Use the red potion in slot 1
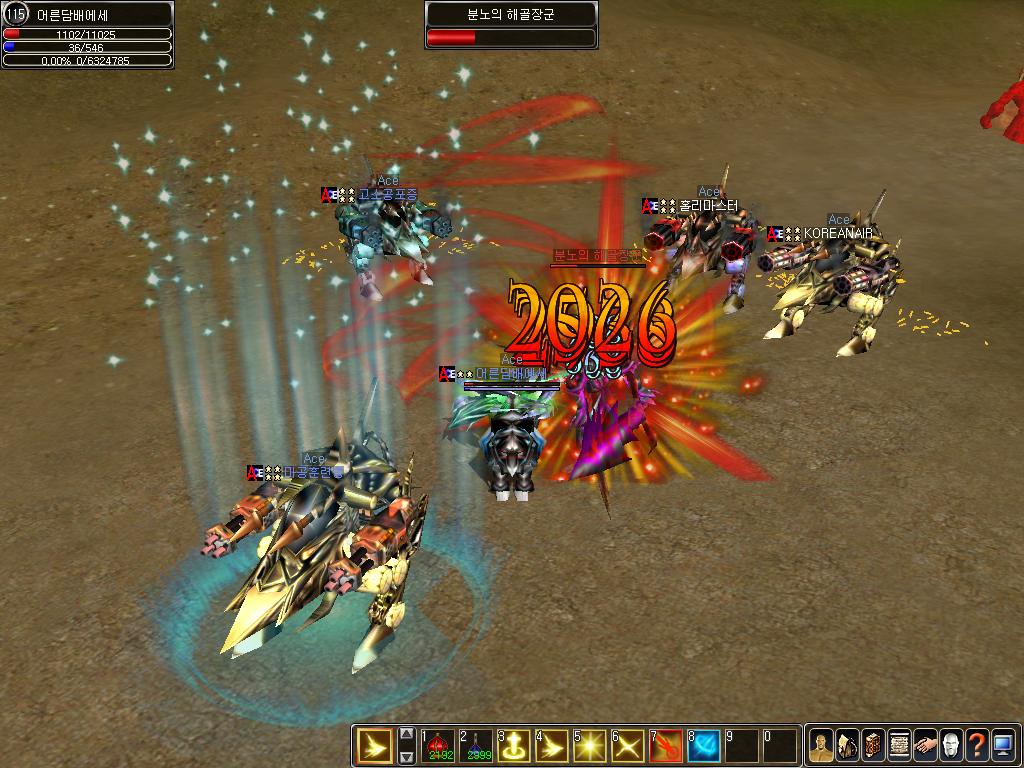Image resolution: width=1024 pixels, height=768 pixels. click(x=438, y=746)
